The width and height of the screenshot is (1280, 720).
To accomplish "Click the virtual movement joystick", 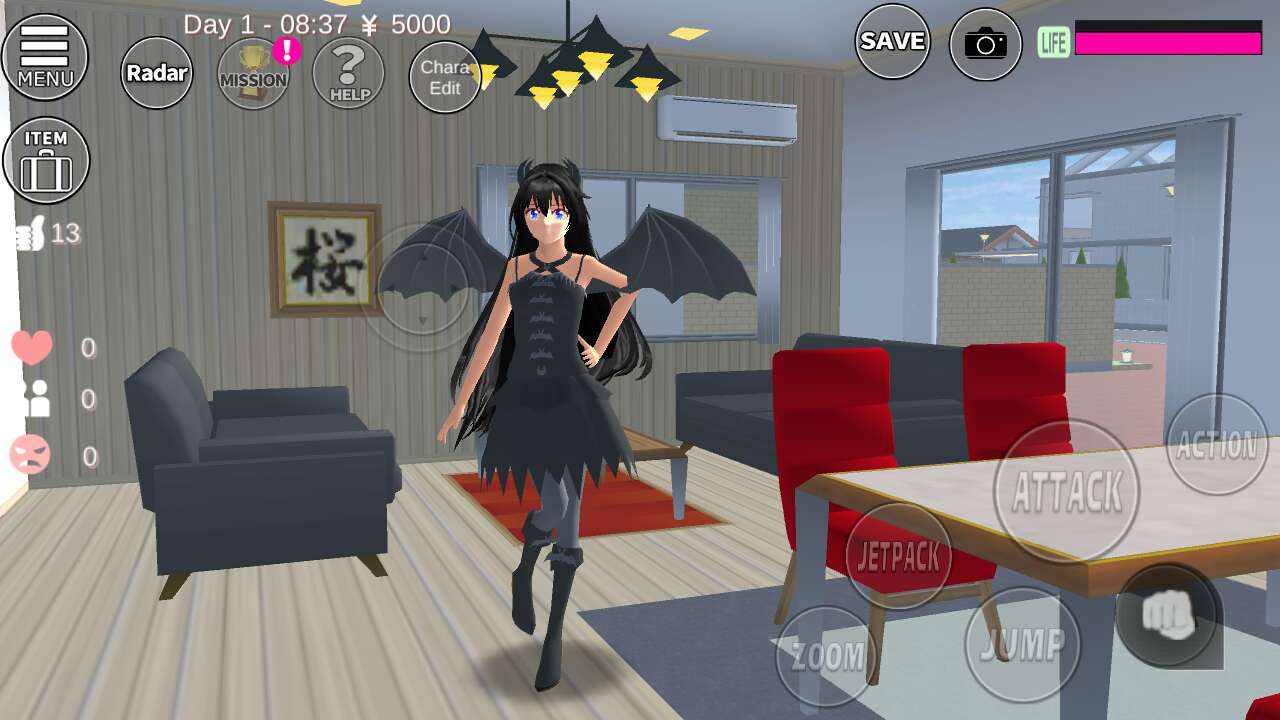I will 423,287.
